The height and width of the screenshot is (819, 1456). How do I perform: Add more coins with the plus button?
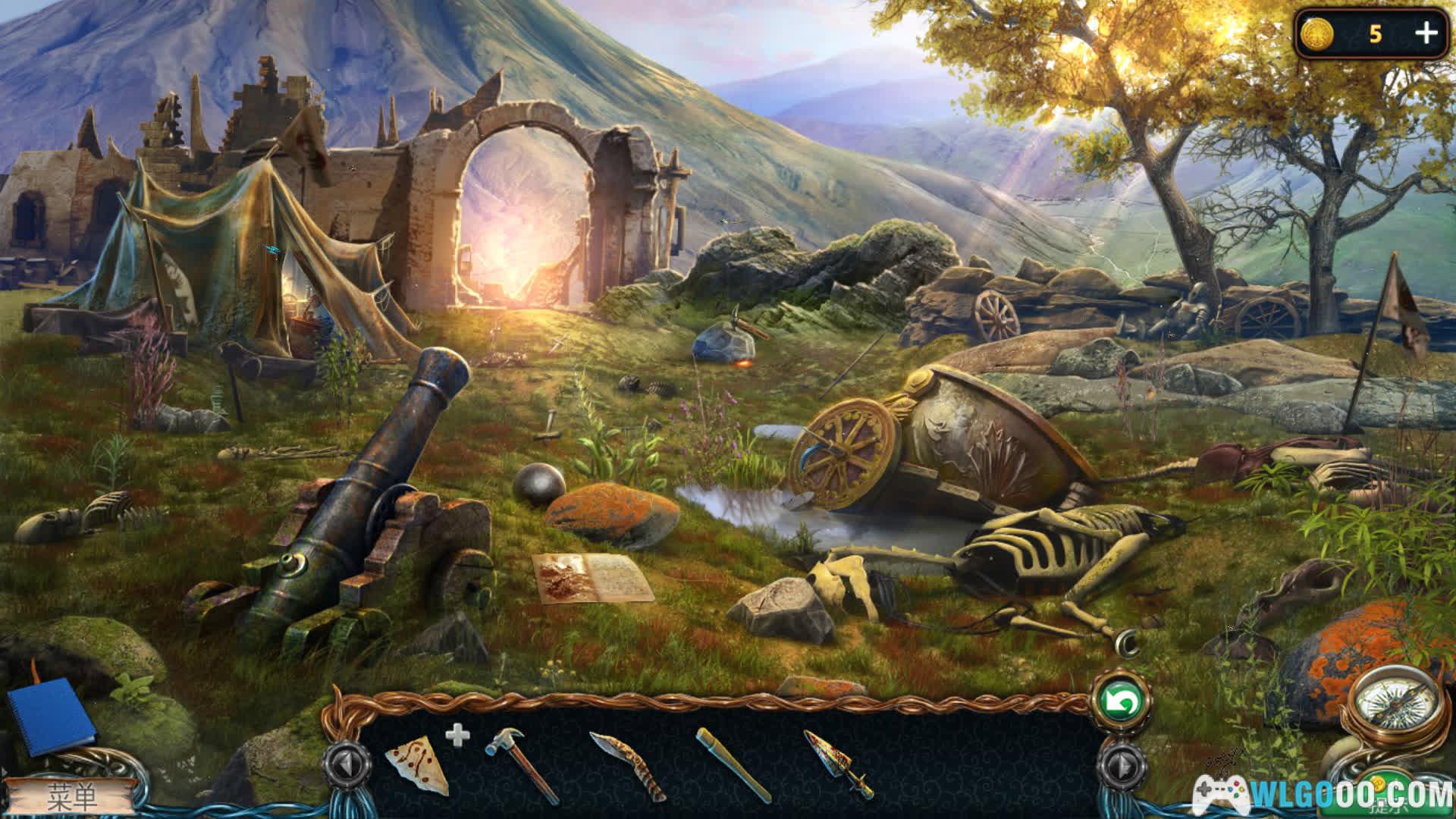[x=1426, y=33]
